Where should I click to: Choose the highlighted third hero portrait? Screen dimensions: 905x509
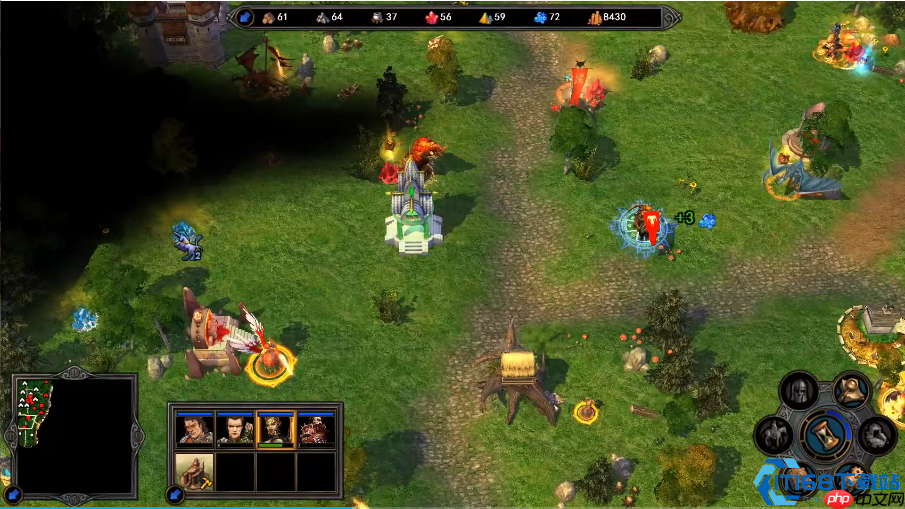[275, 430]
